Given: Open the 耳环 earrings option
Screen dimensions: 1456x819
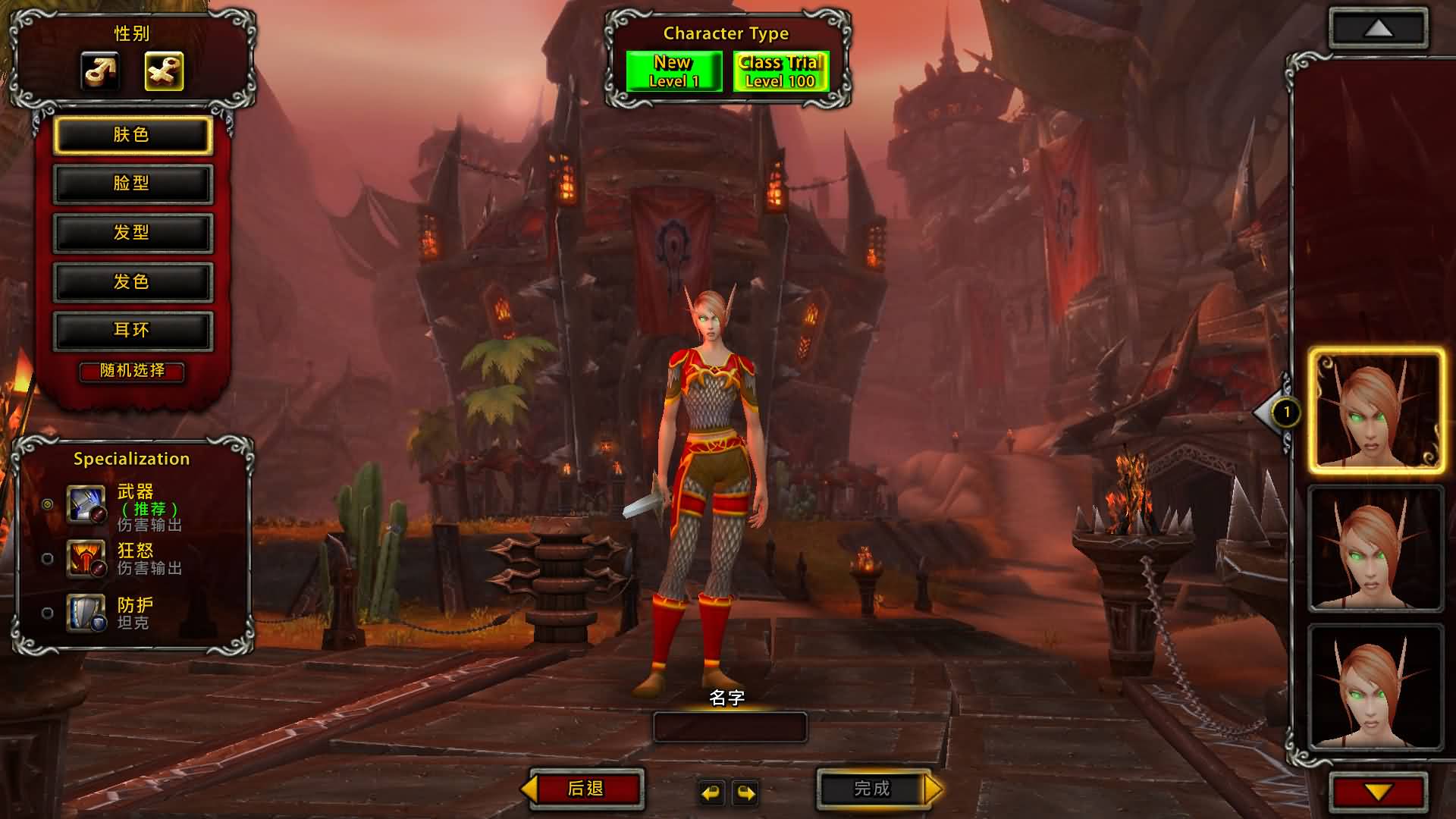Looking at the screenshot, I should pyautogui.click(x=132, y=331).
